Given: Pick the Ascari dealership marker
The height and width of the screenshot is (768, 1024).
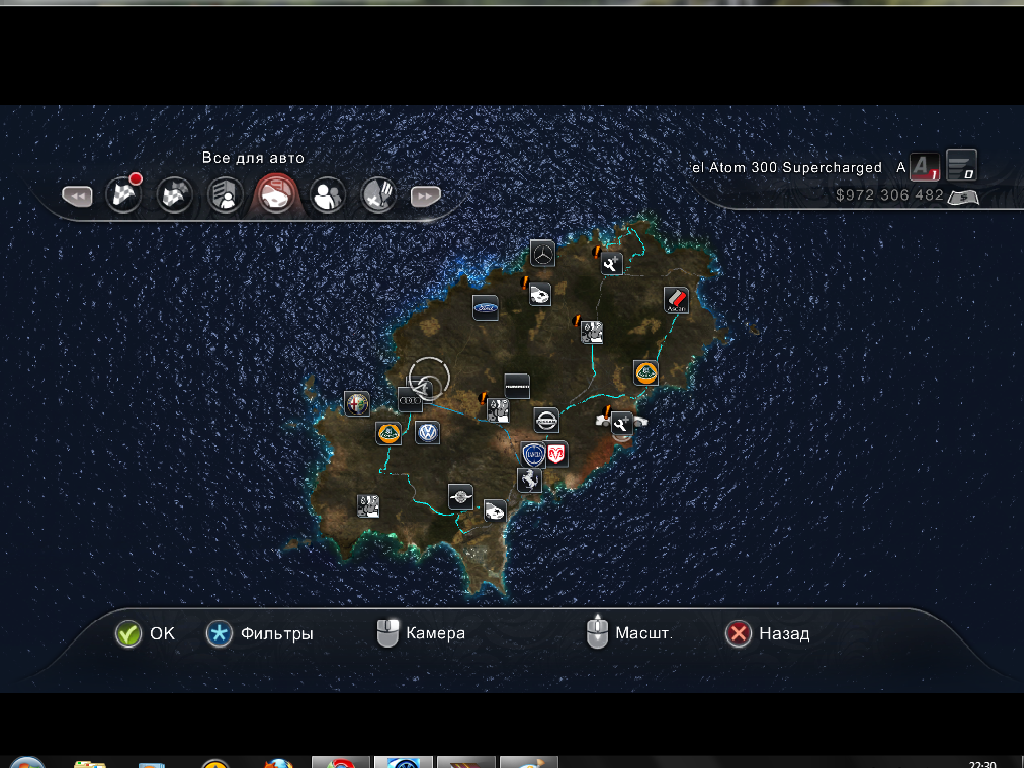Looking at the screenshot, I should tap(677, 300).
